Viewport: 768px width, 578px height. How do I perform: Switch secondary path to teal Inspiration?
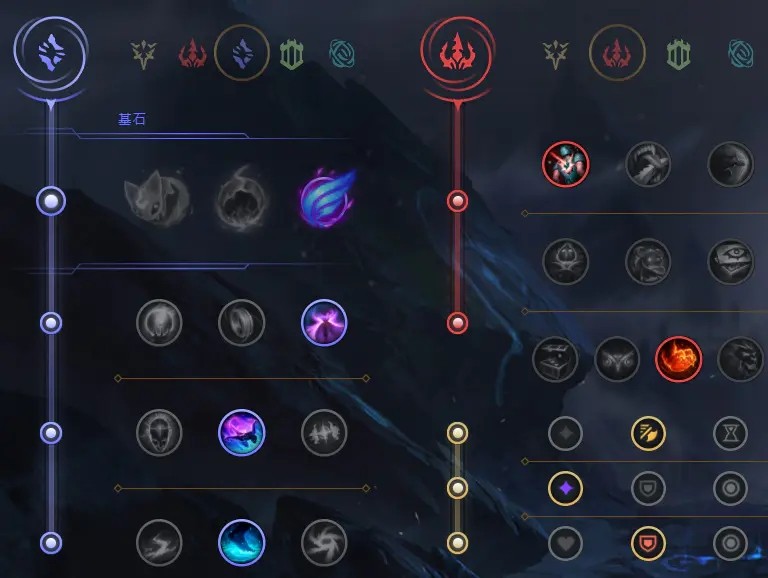coord(741,53)
